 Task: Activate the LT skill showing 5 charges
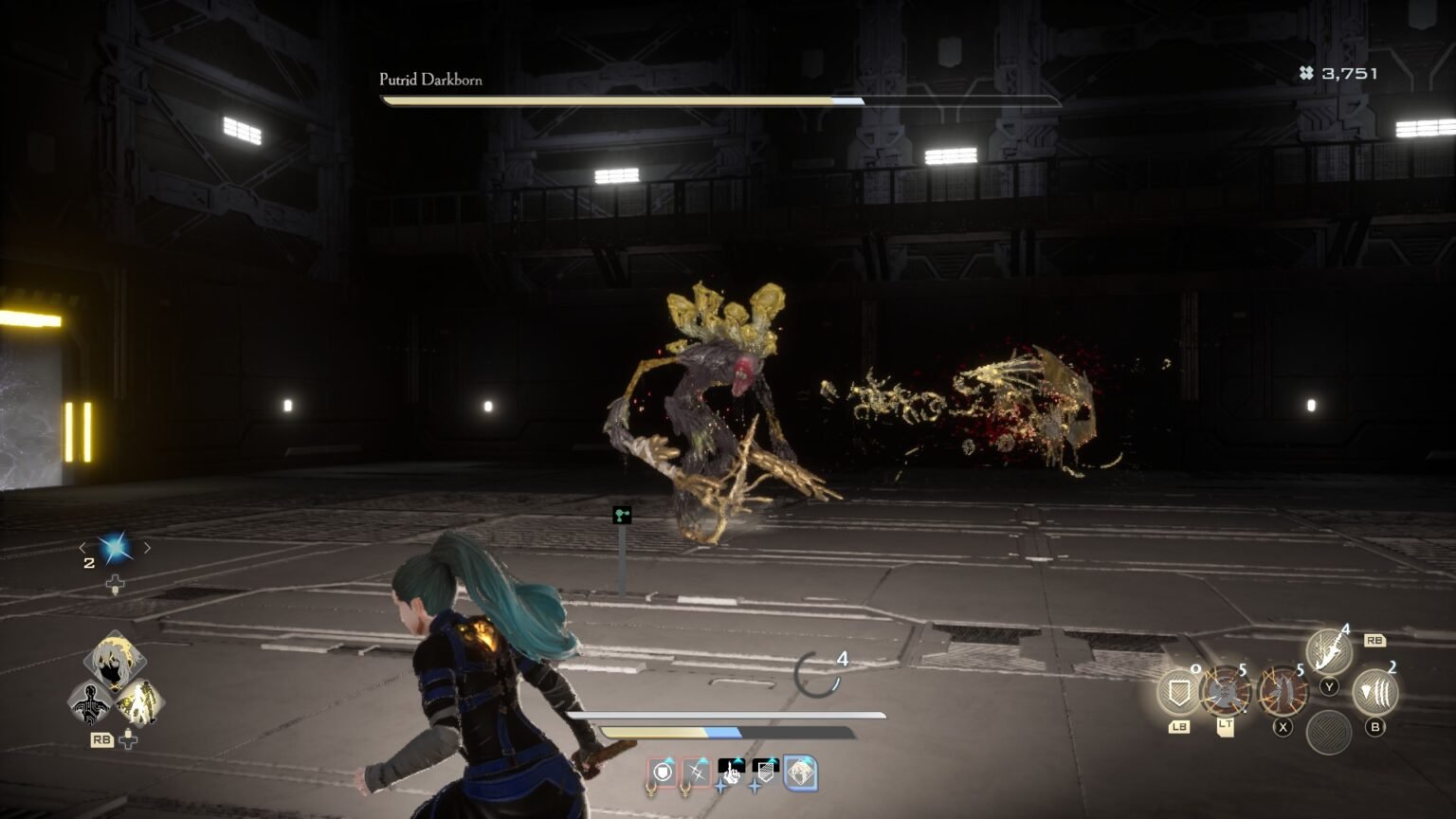1226,692
